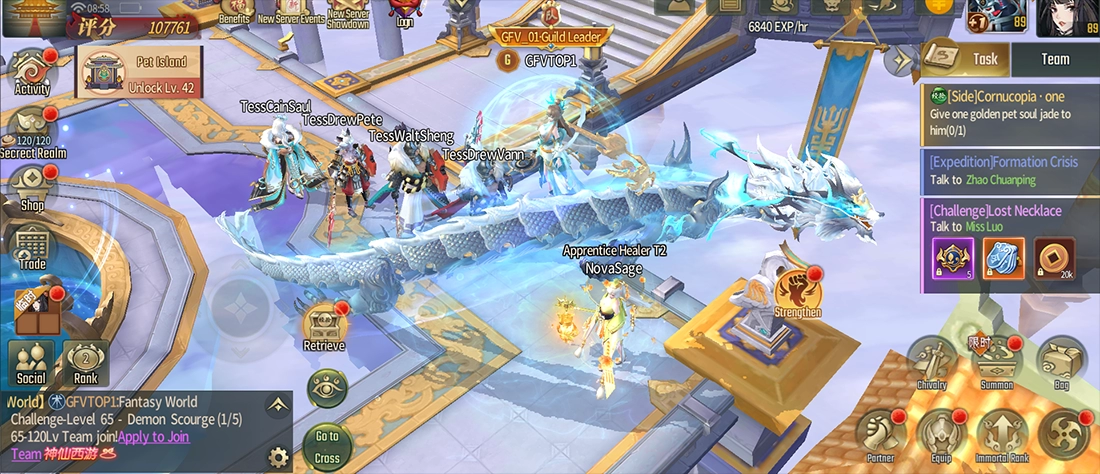Viewport: 1100px width, 474px height.
Task: Open the Equip menu
Action: (x=940, y=433)
